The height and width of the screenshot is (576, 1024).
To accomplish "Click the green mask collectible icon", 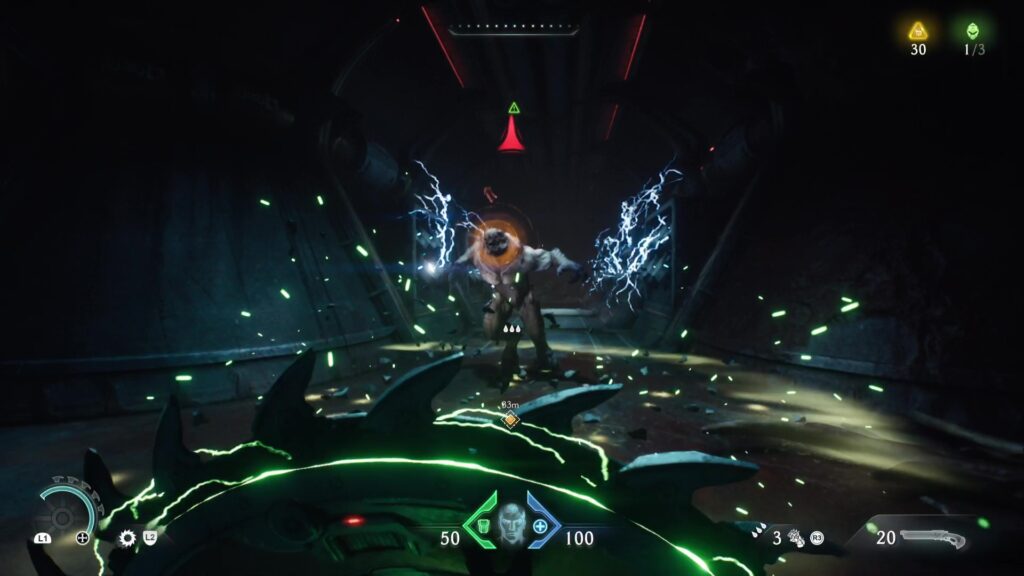I will click(973, 31).
